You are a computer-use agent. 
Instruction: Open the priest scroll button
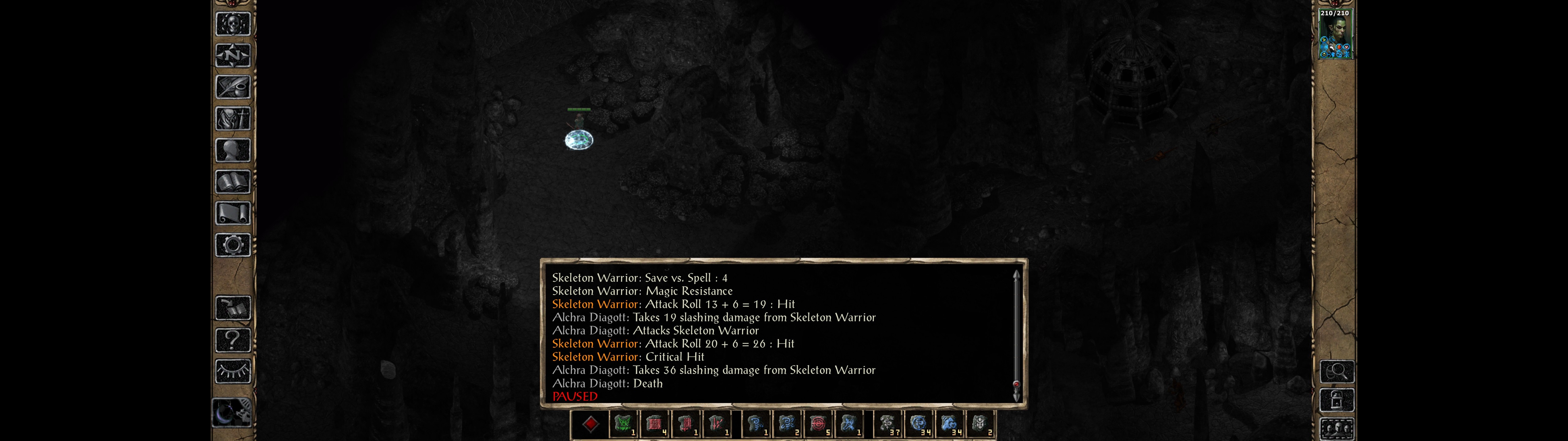[x=232, y=213]
